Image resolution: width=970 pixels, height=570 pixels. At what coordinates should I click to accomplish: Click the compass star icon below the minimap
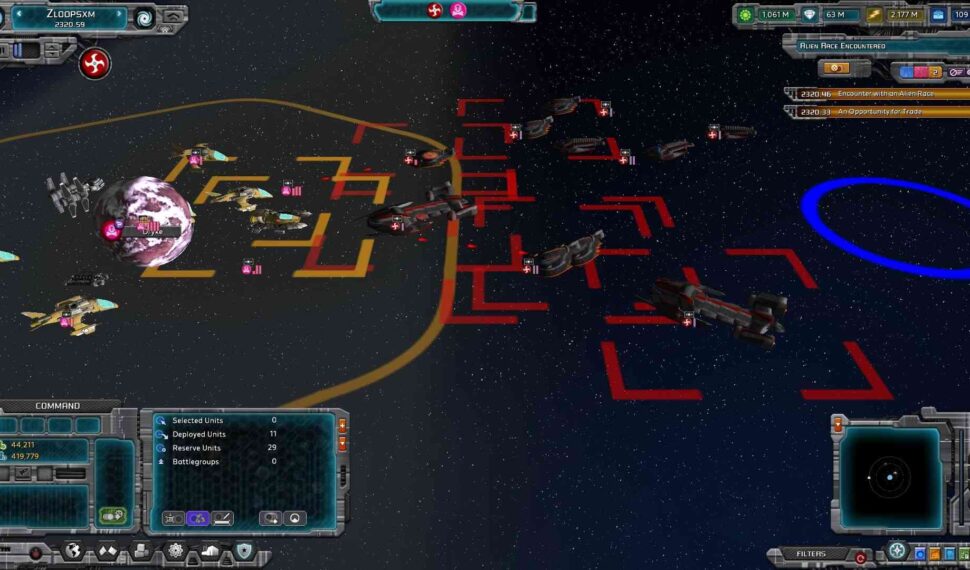click(897, 551)
